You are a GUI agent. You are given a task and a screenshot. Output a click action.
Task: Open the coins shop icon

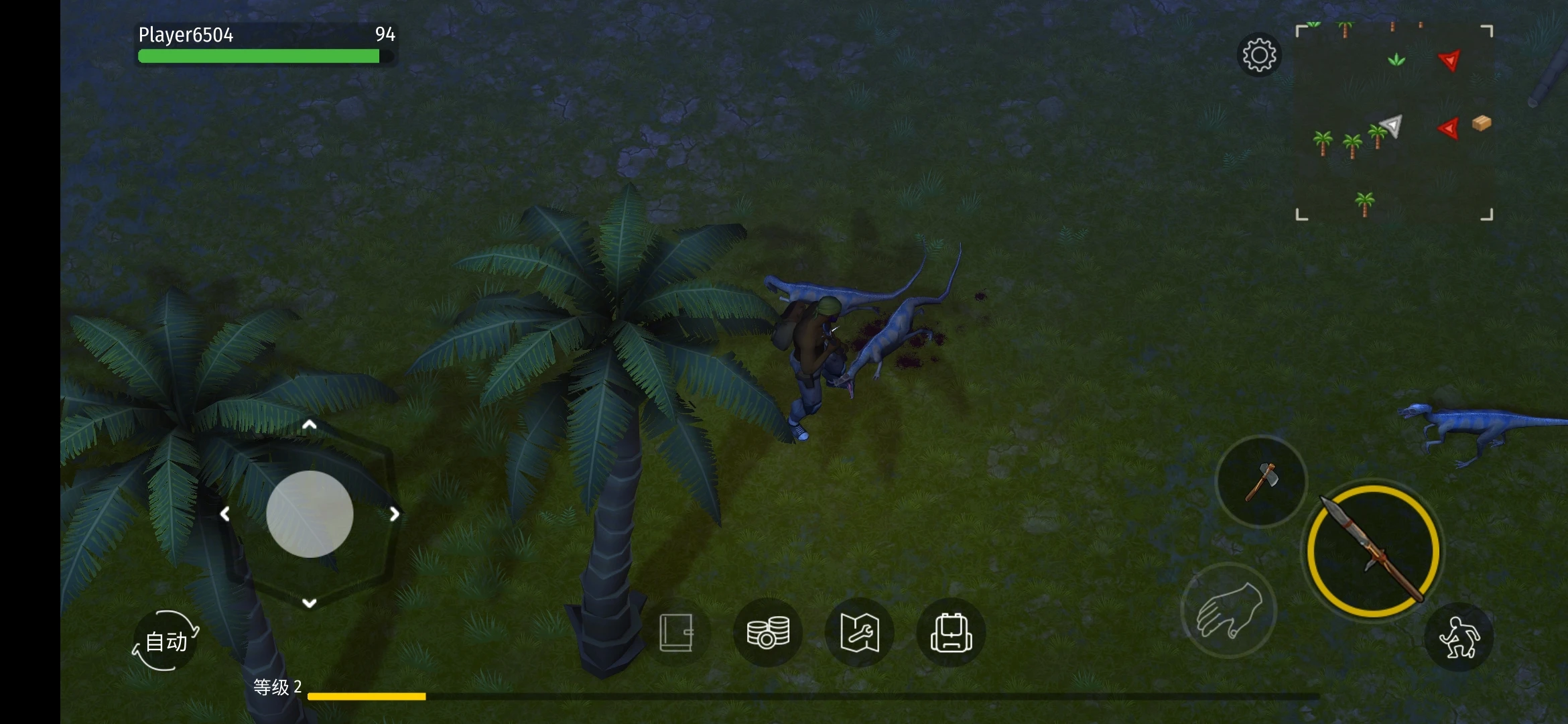click(768, 632)
